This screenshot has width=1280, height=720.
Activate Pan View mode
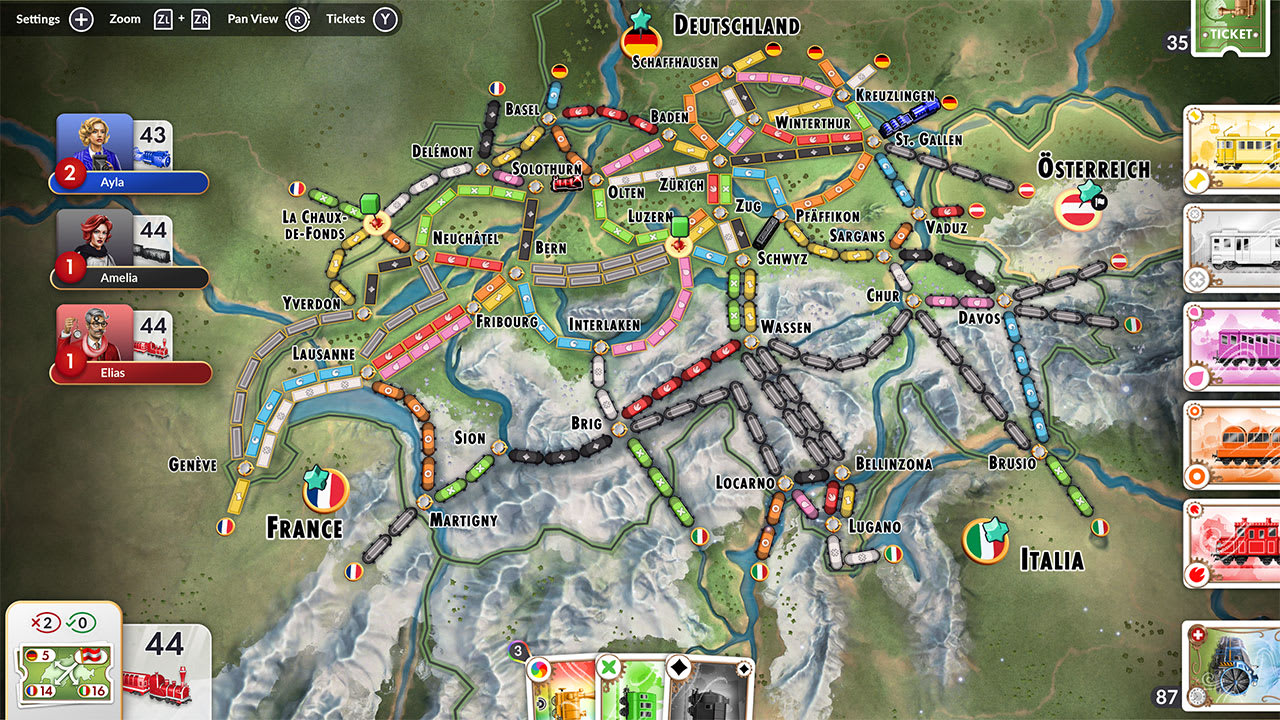click(298, 18)
